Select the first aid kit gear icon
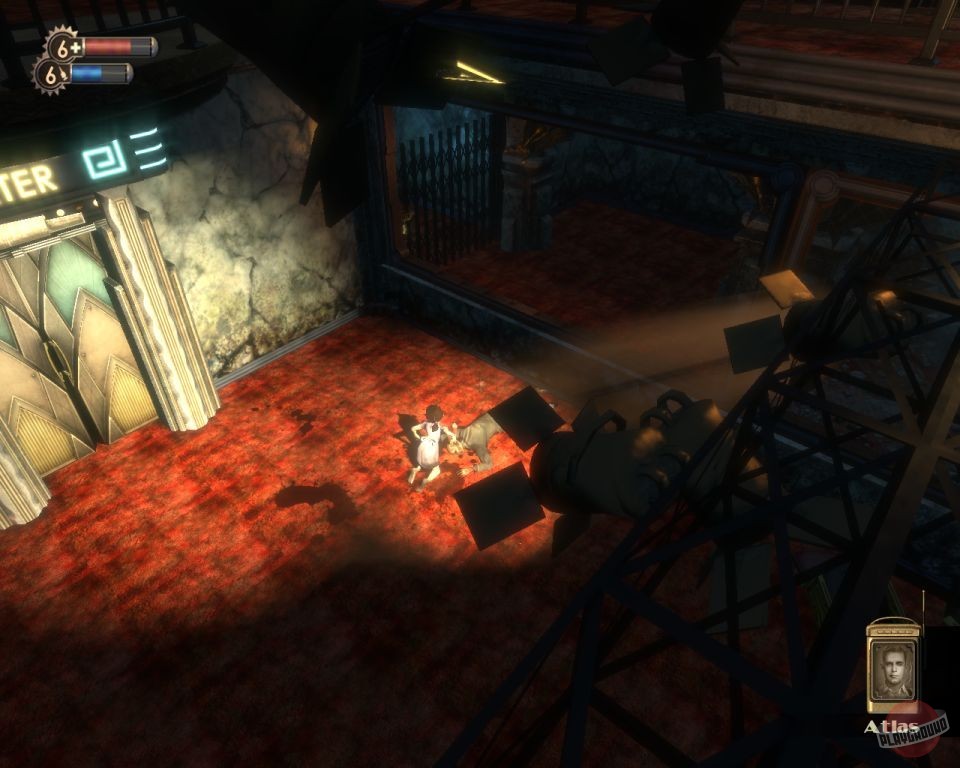This screenshot has height=768, width=960. point(64,46)
